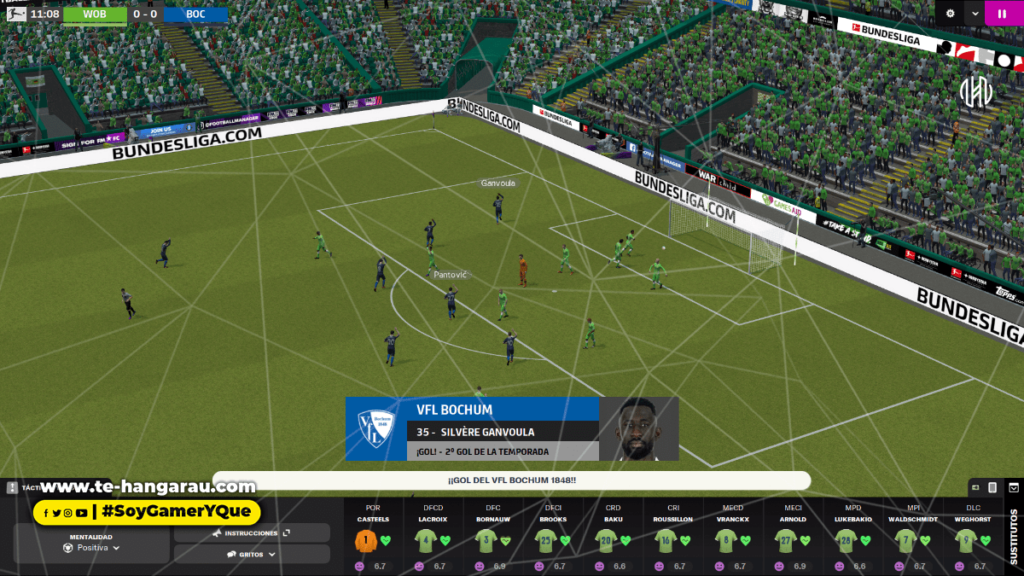Open the Instrucciones panel
The width and height of the screenshot is (1024, 576).
251,533
